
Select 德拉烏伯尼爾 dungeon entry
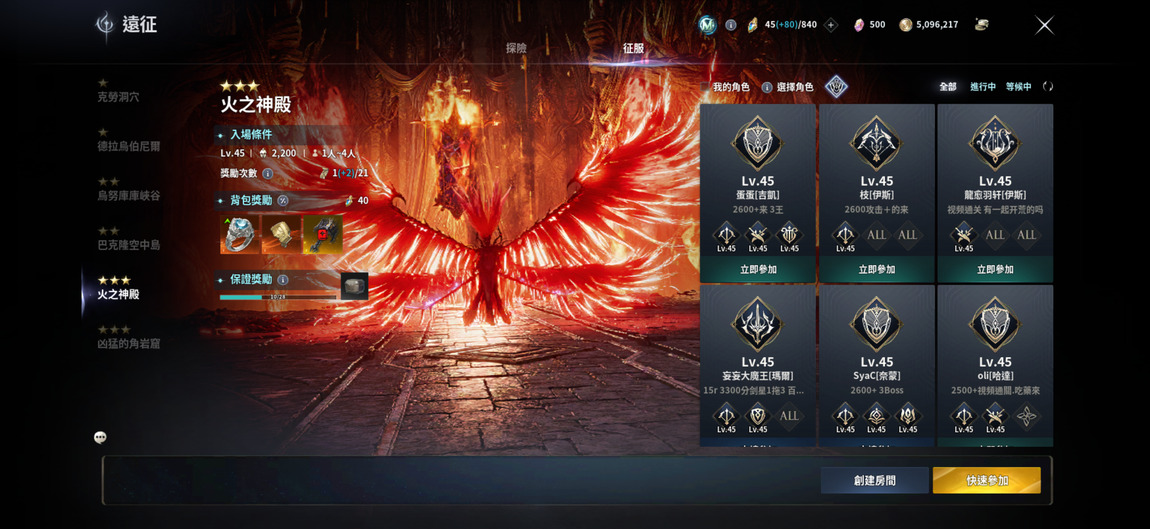point(128,146)
